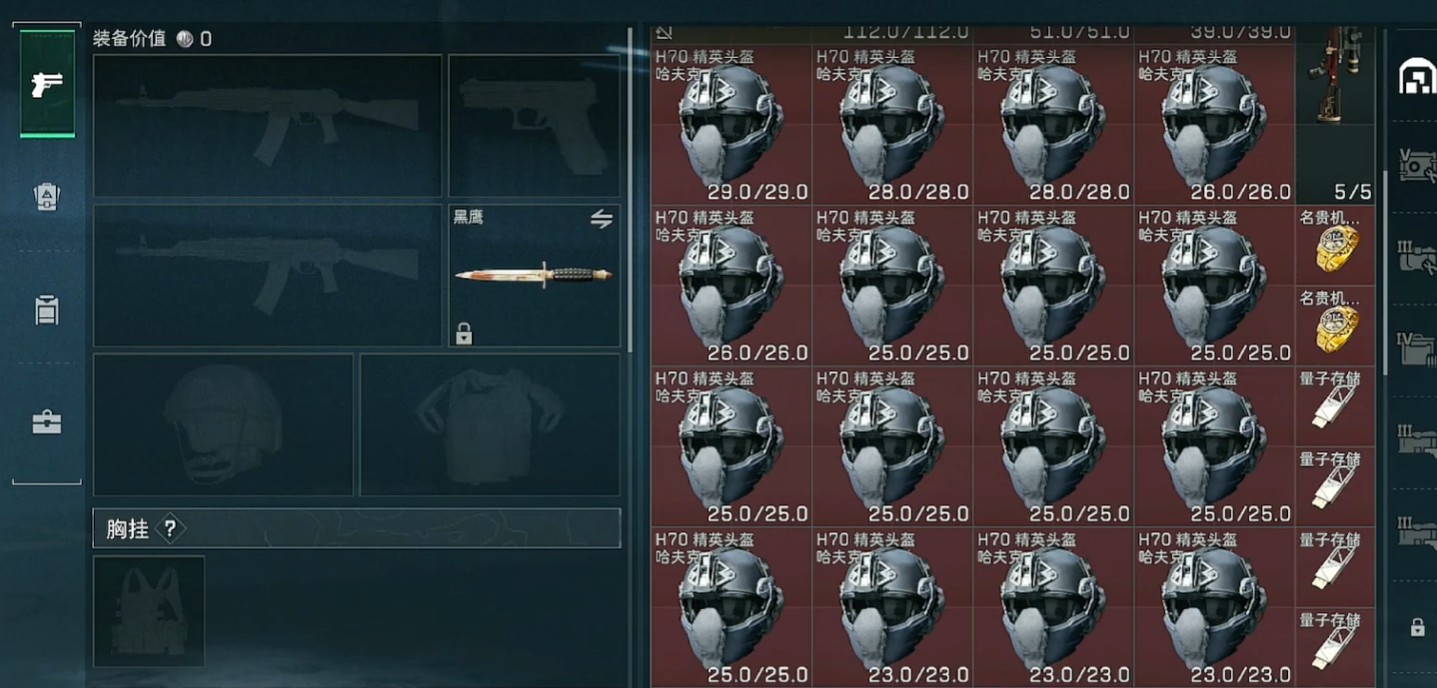This screenshot has width=1437, height=688.
Task: Select the empty pistol sidearm slot
Action: click(x=534, y=126)
